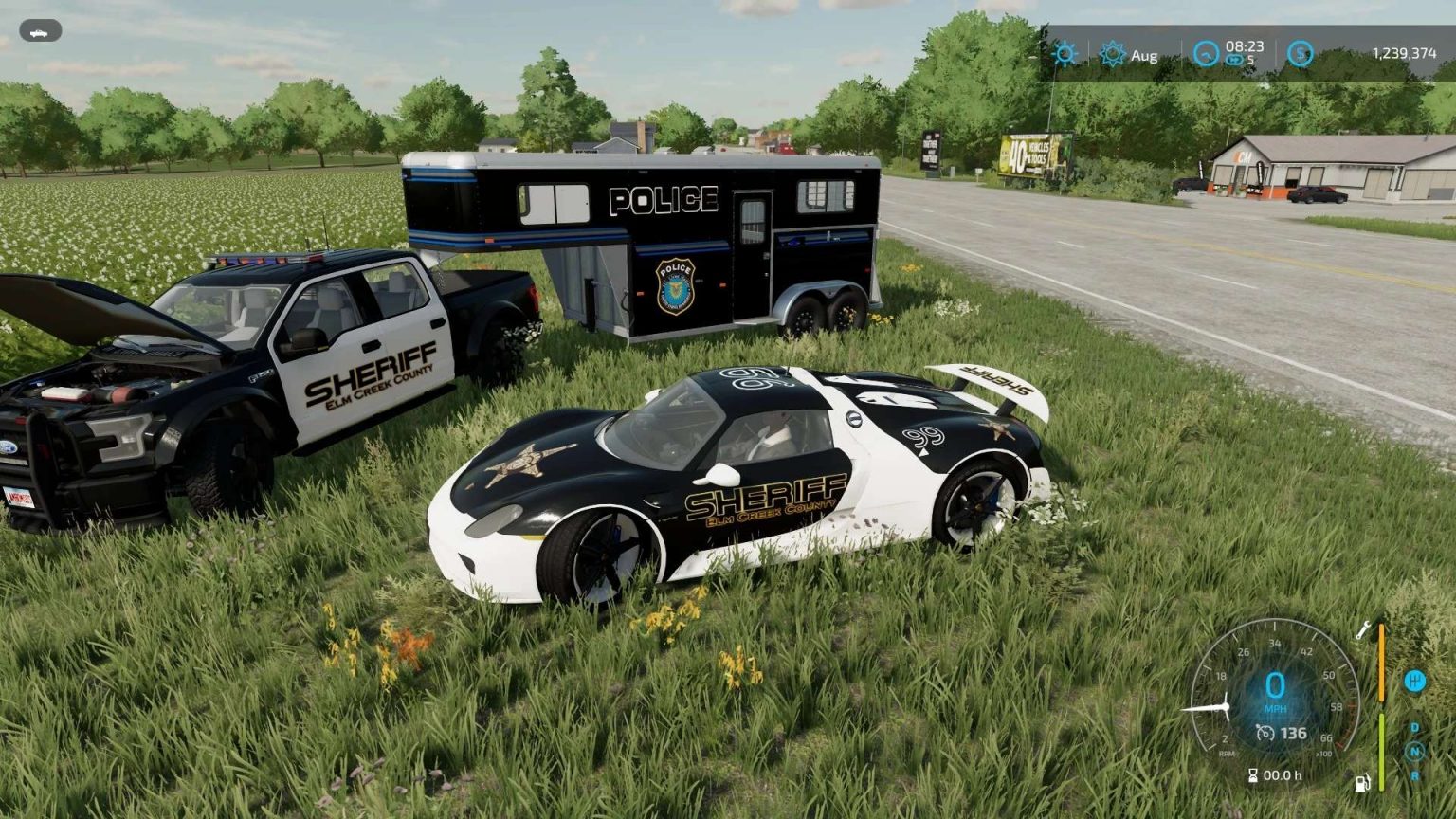Viewport: 1456px width, 819px height.
Task: Toggle the Drive (D) gear indicator
Action: 1414,727
